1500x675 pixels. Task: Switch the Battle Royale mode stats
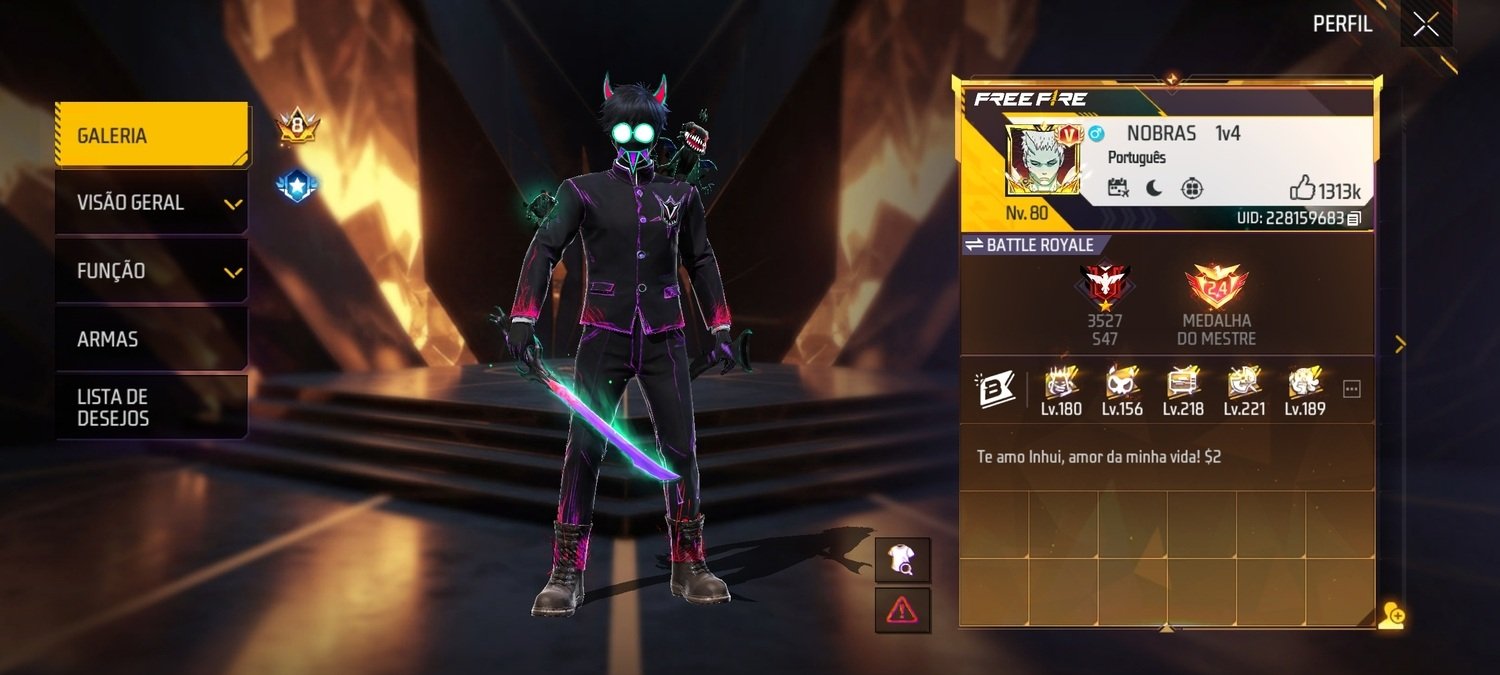(x=974, y=245)
